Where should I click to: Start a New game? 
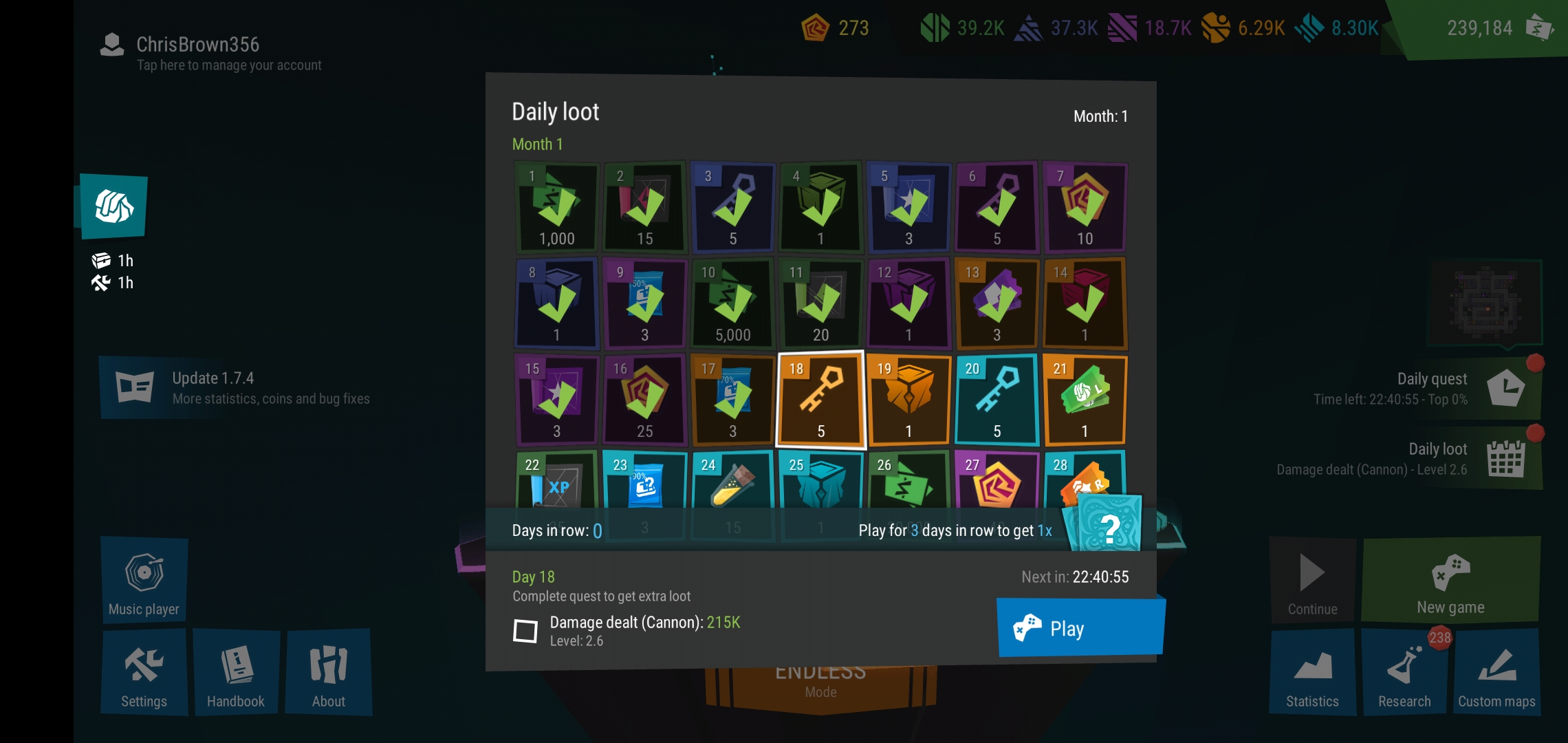click(x=1450, y=580)
